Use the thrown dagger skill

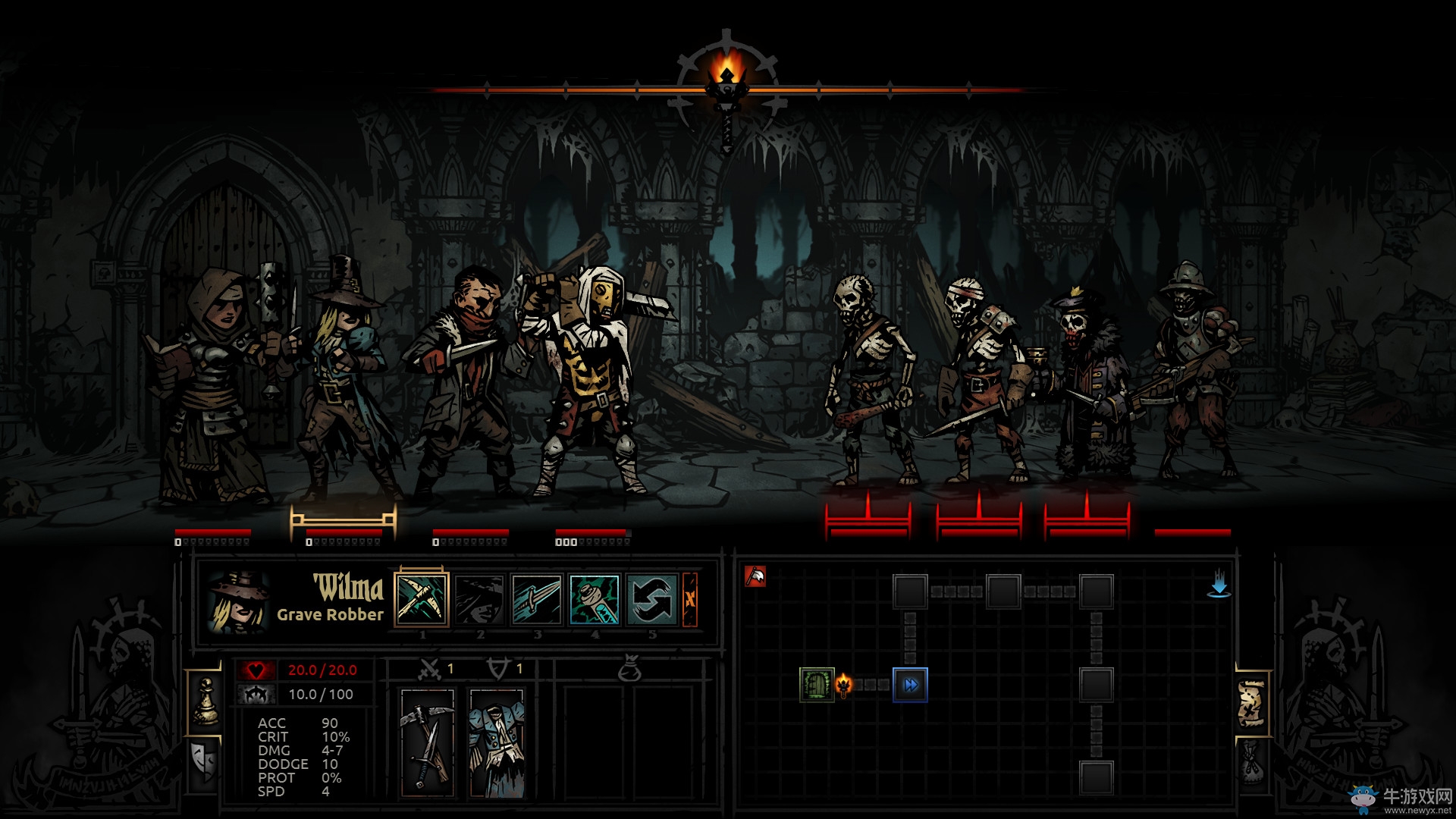pyautogui.click(x=537, y=600)
